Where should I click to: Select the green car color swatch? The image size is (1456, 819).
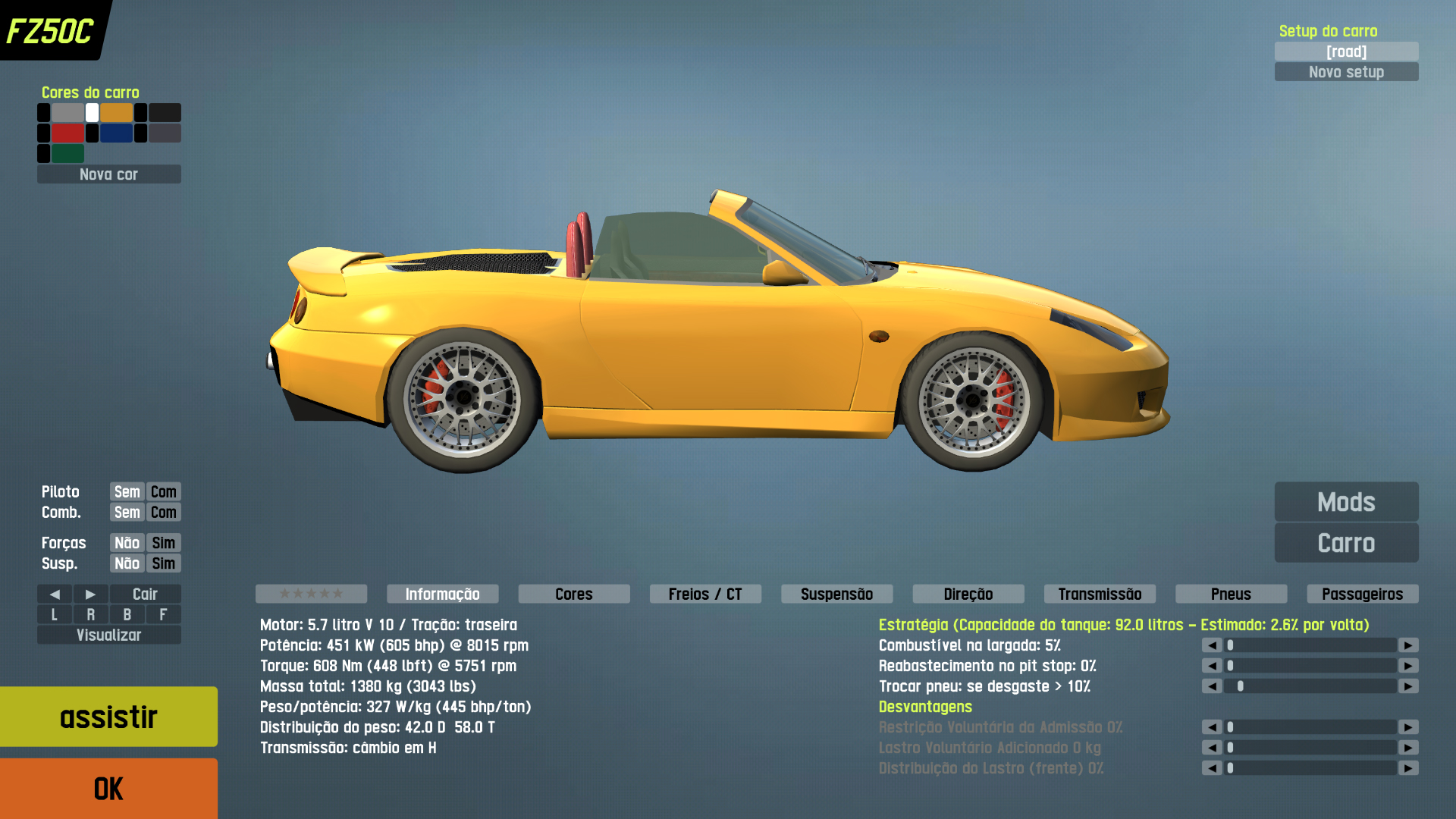click(67, 154)
